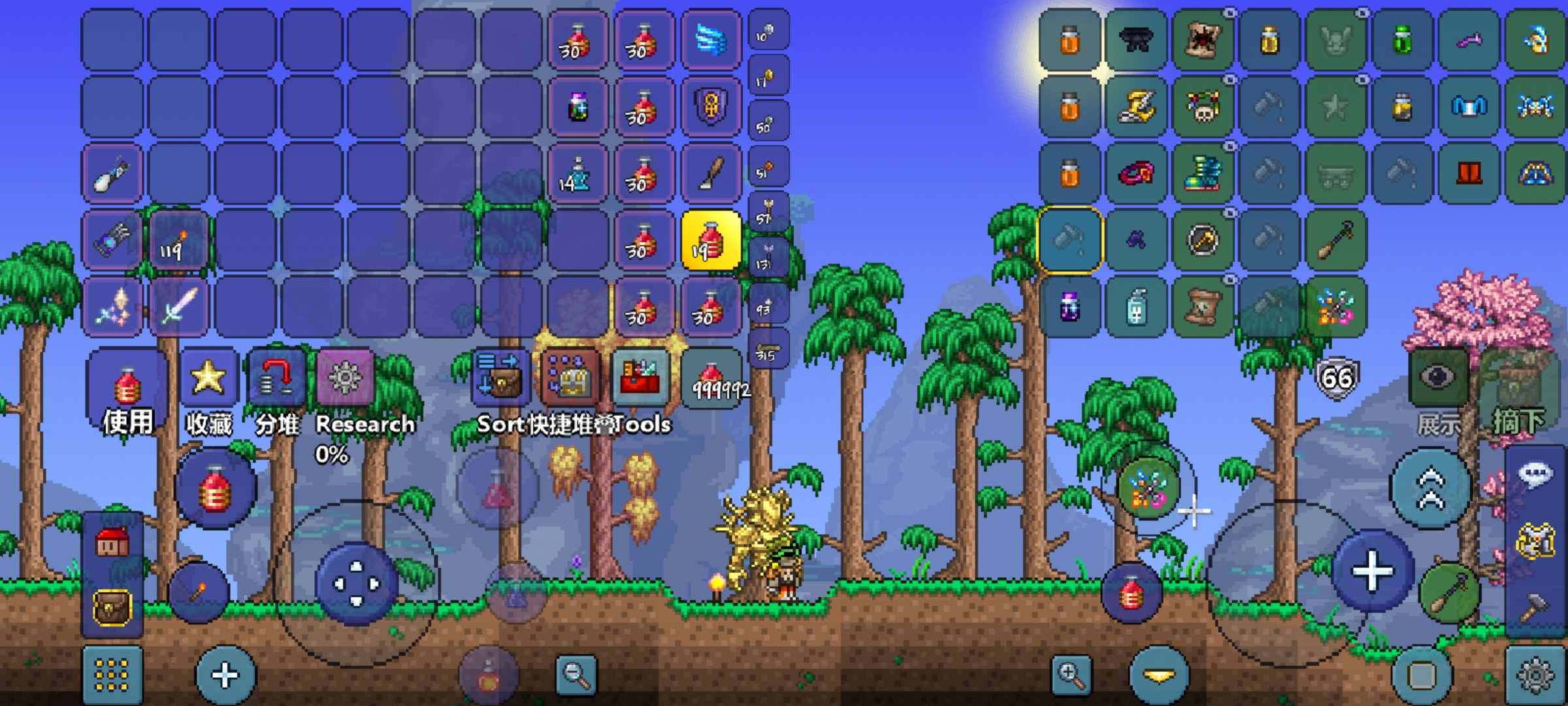Open the red toolbox Tools button
1568x706 pixels.
pos(640,378)
